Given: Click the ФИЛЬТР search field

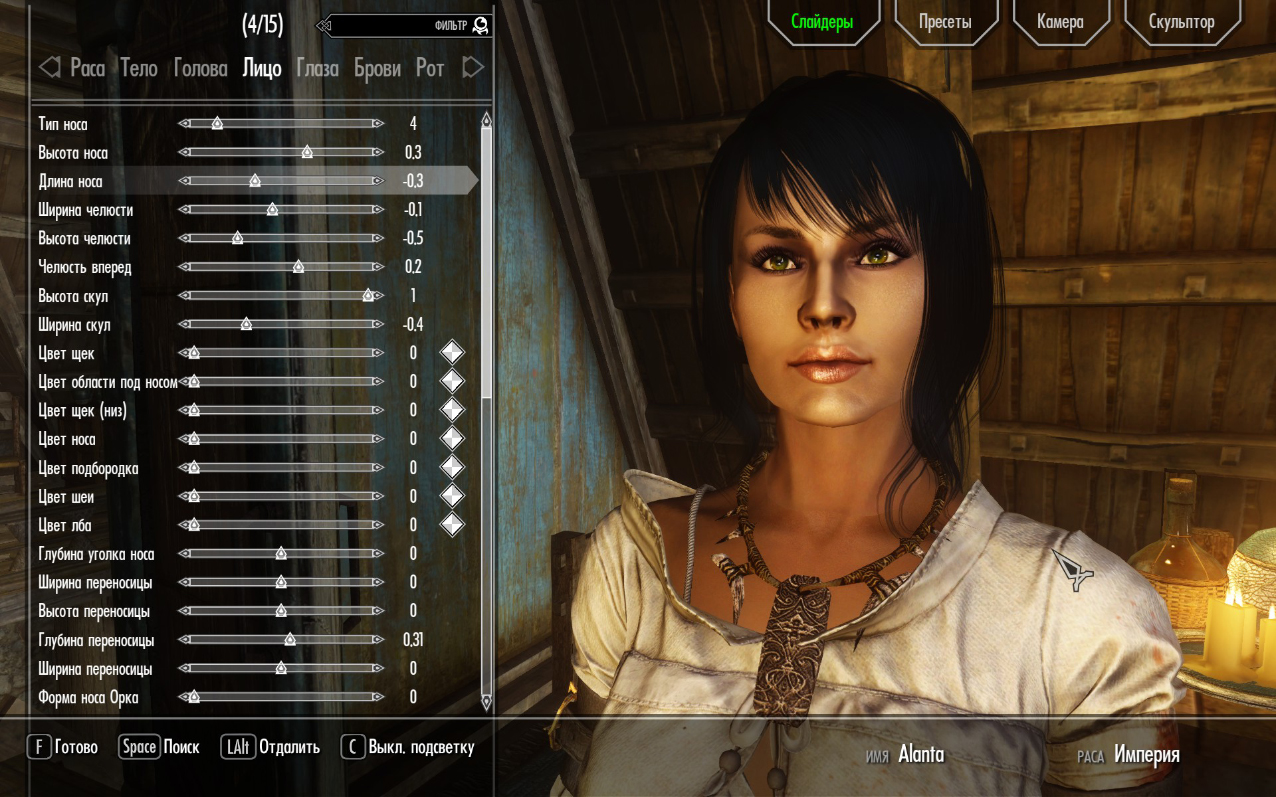Looking at the screenshot, I should coord(405,25).
